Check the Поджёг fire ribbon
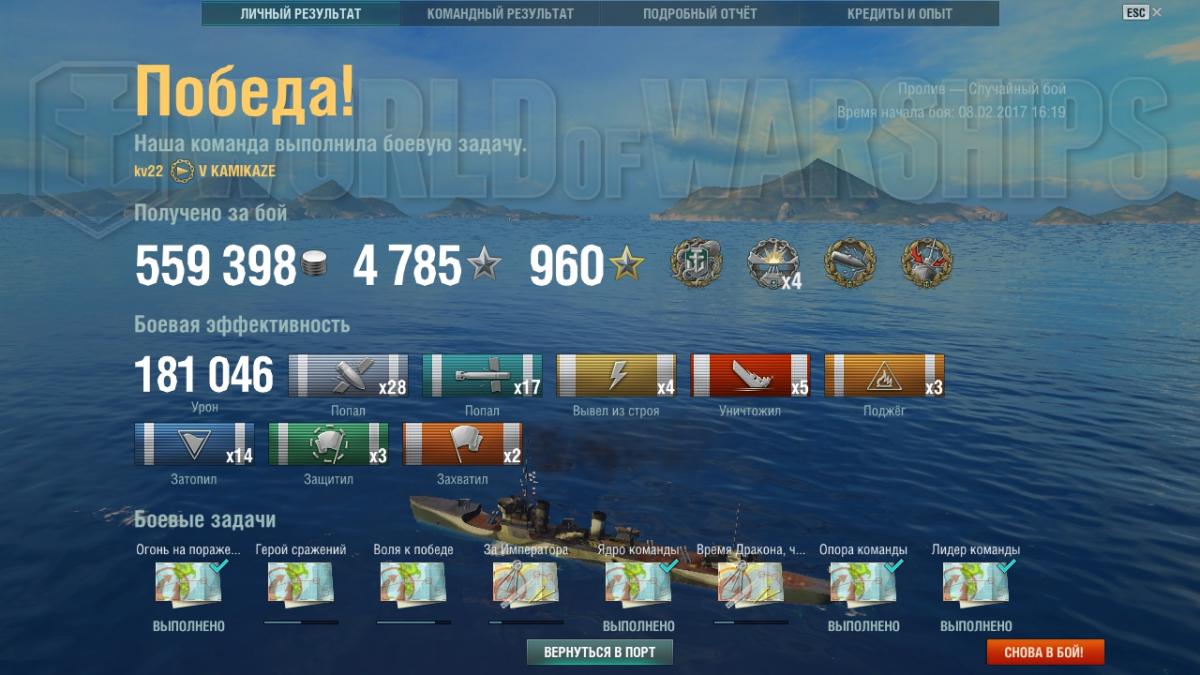Viewport: 1200px width, 675px height. pos(884,376)
